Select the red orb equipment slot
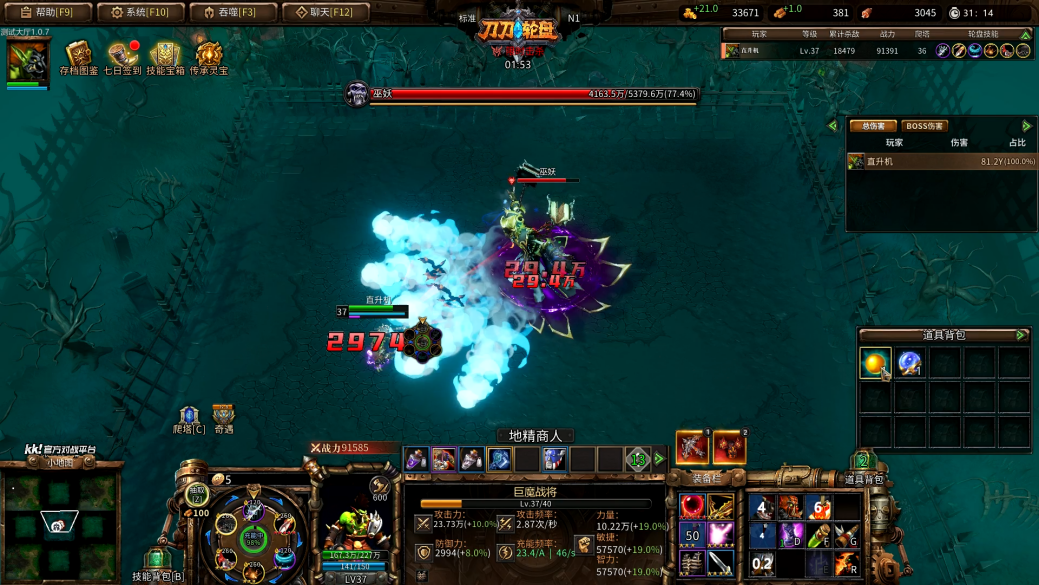 [691, 507]
